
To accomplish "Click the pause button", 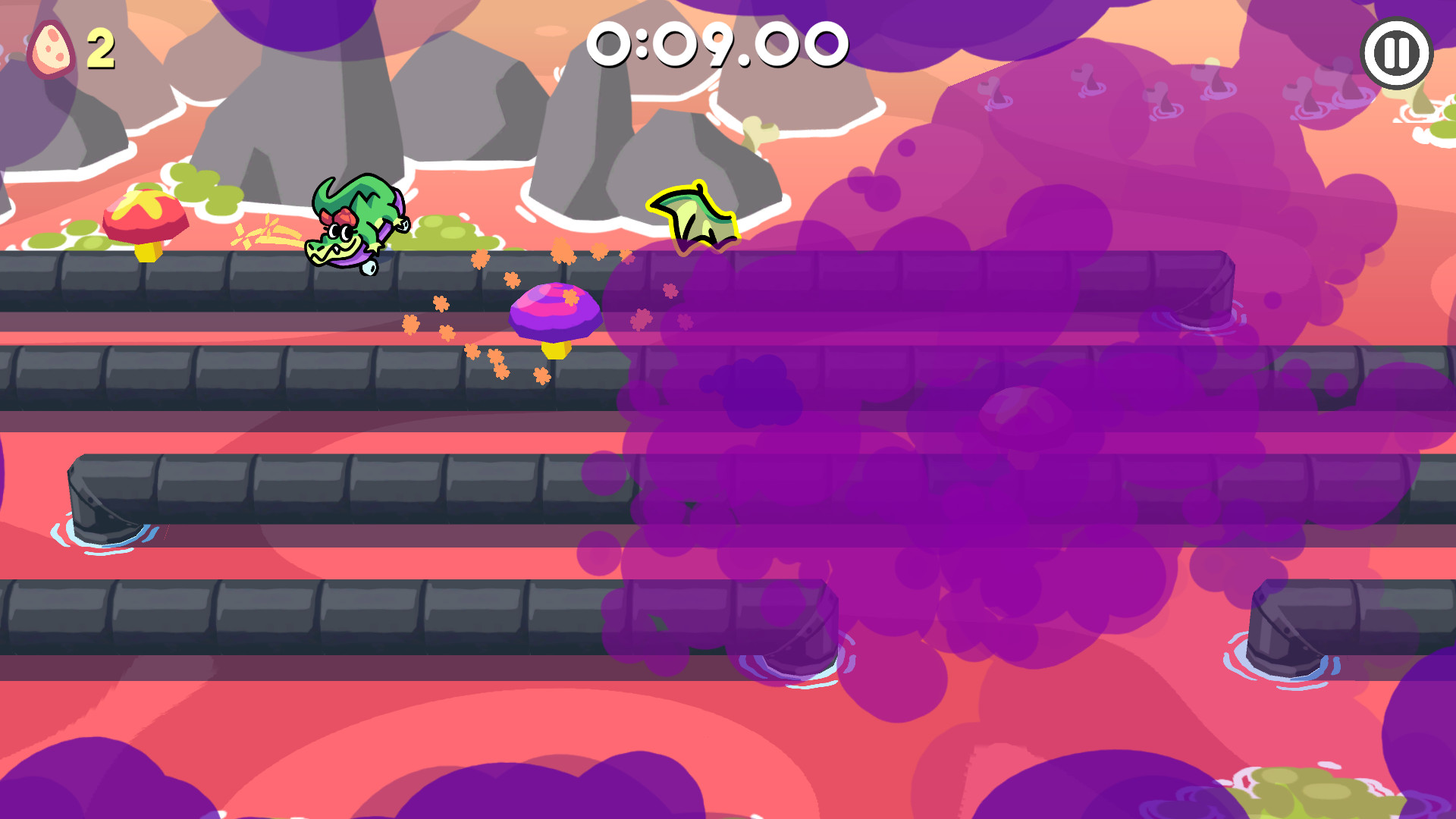I will pos(1398,51).
